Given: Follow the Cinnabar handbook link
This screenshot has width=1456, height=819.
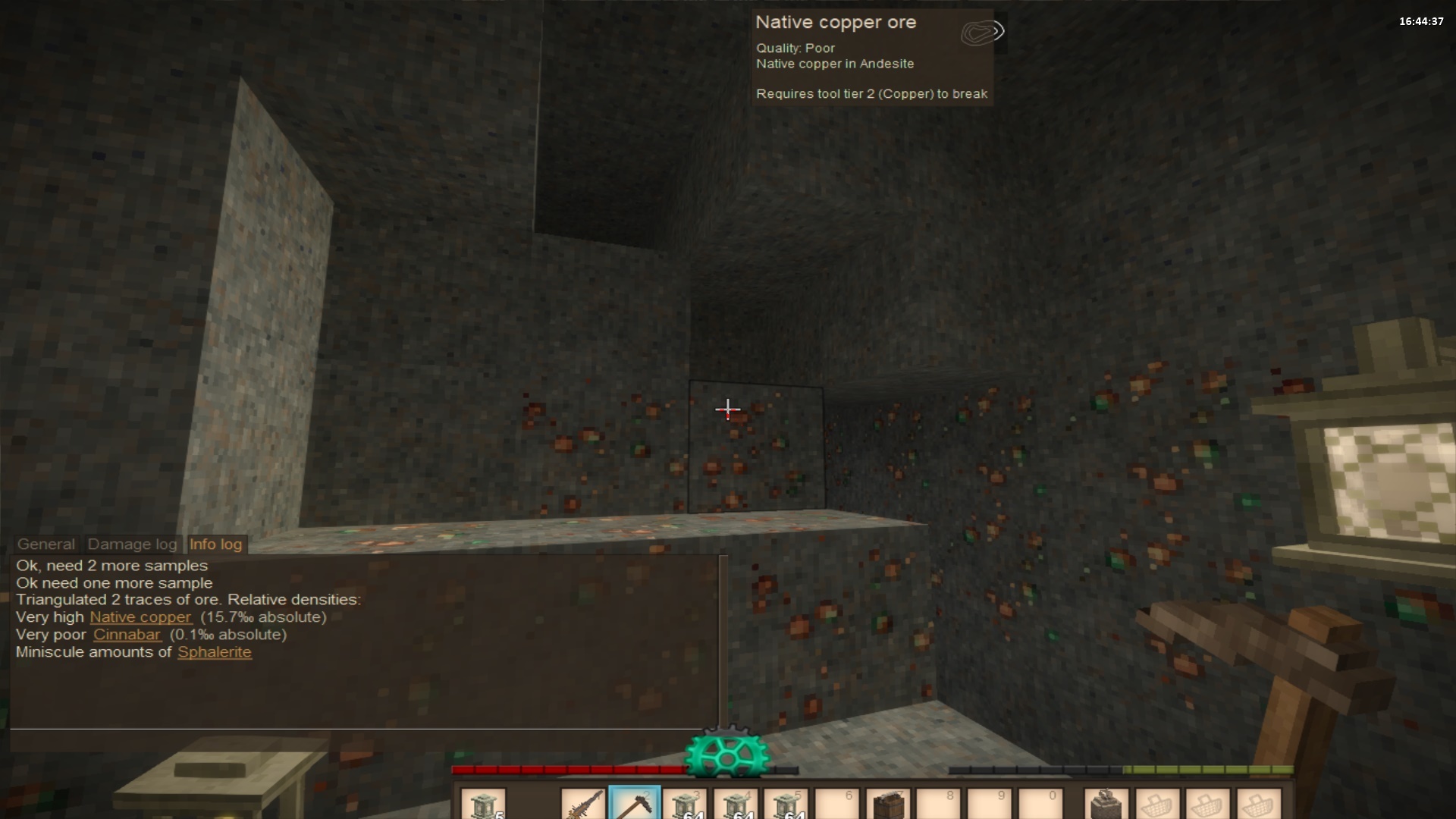Looking at the screenshot, I should pyautogui.click(x=127, y=635).
